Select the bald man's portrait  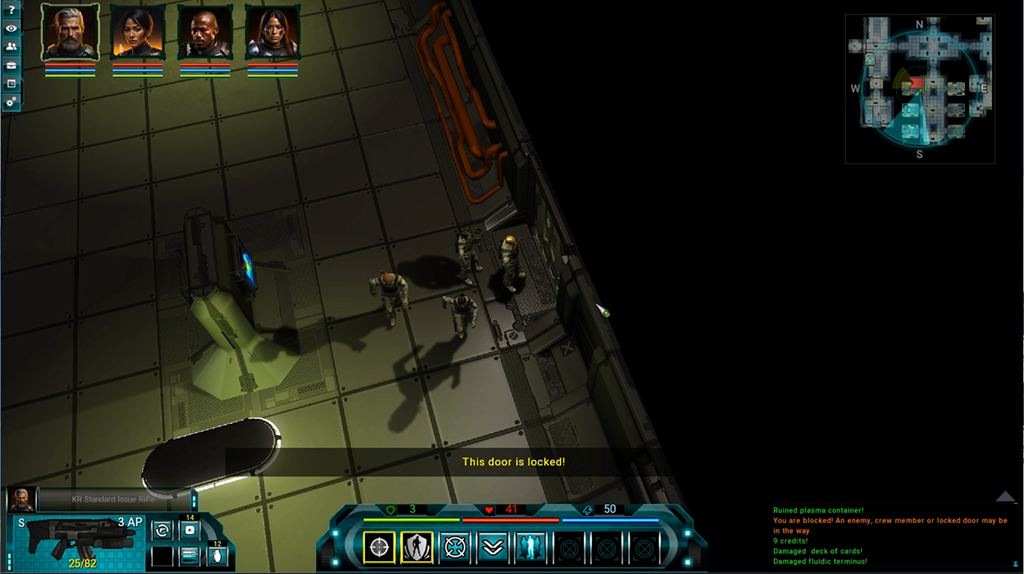tap(205, 33)
